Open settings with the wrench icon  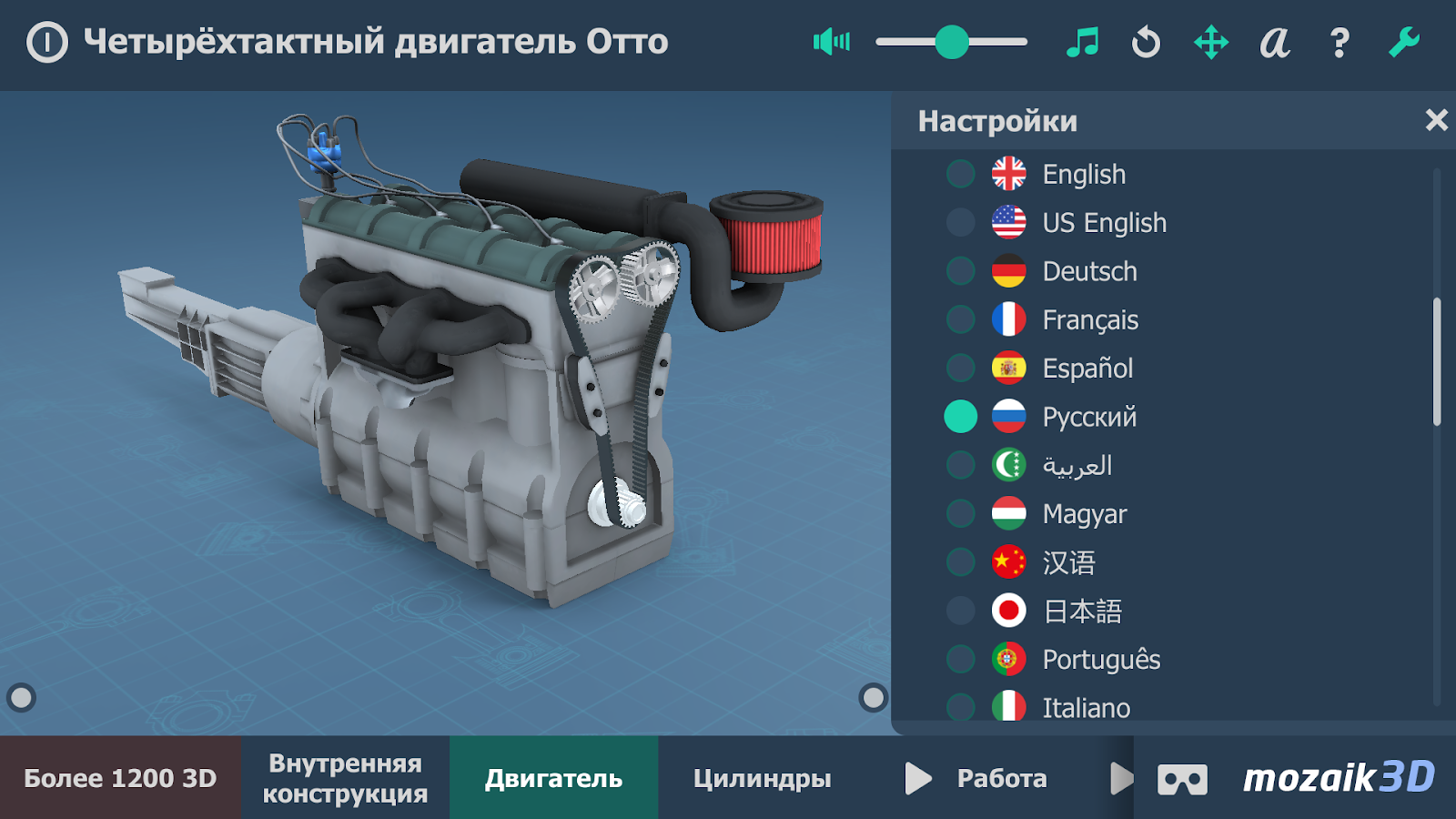coord(1405,42)
